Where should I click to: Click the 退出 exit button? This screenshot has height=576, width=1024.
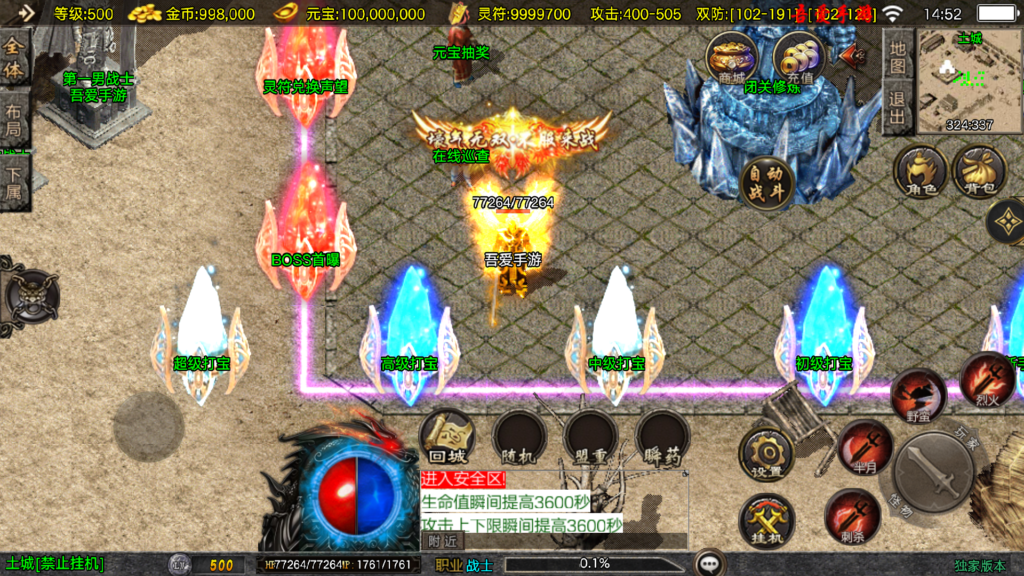pyautogui.click(x=897, y=110)
